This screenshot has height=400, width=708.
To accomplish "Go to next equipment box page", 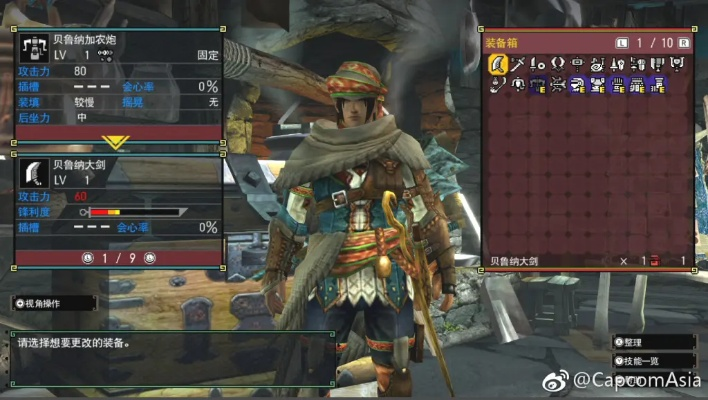I will (684, 43).
